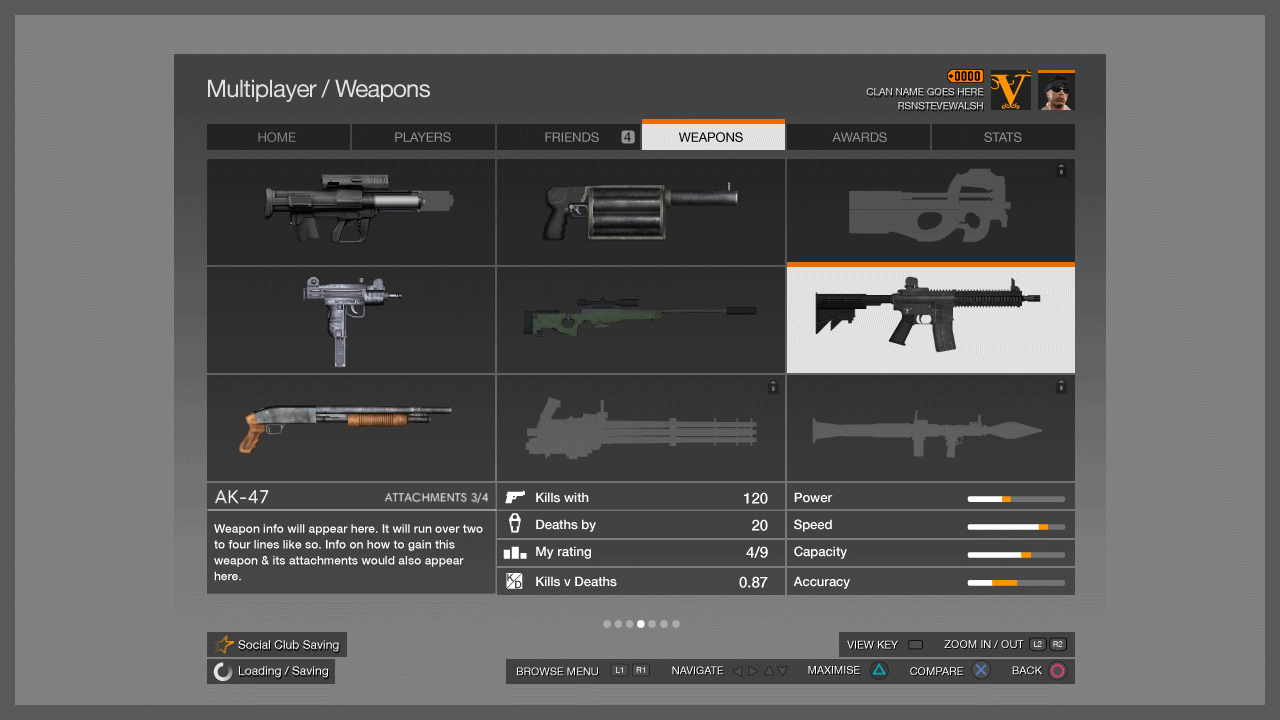Viewport: 1280px width, 720px height.
Task: Select the pump shotgun weapon tile
Action: [350, 428]
